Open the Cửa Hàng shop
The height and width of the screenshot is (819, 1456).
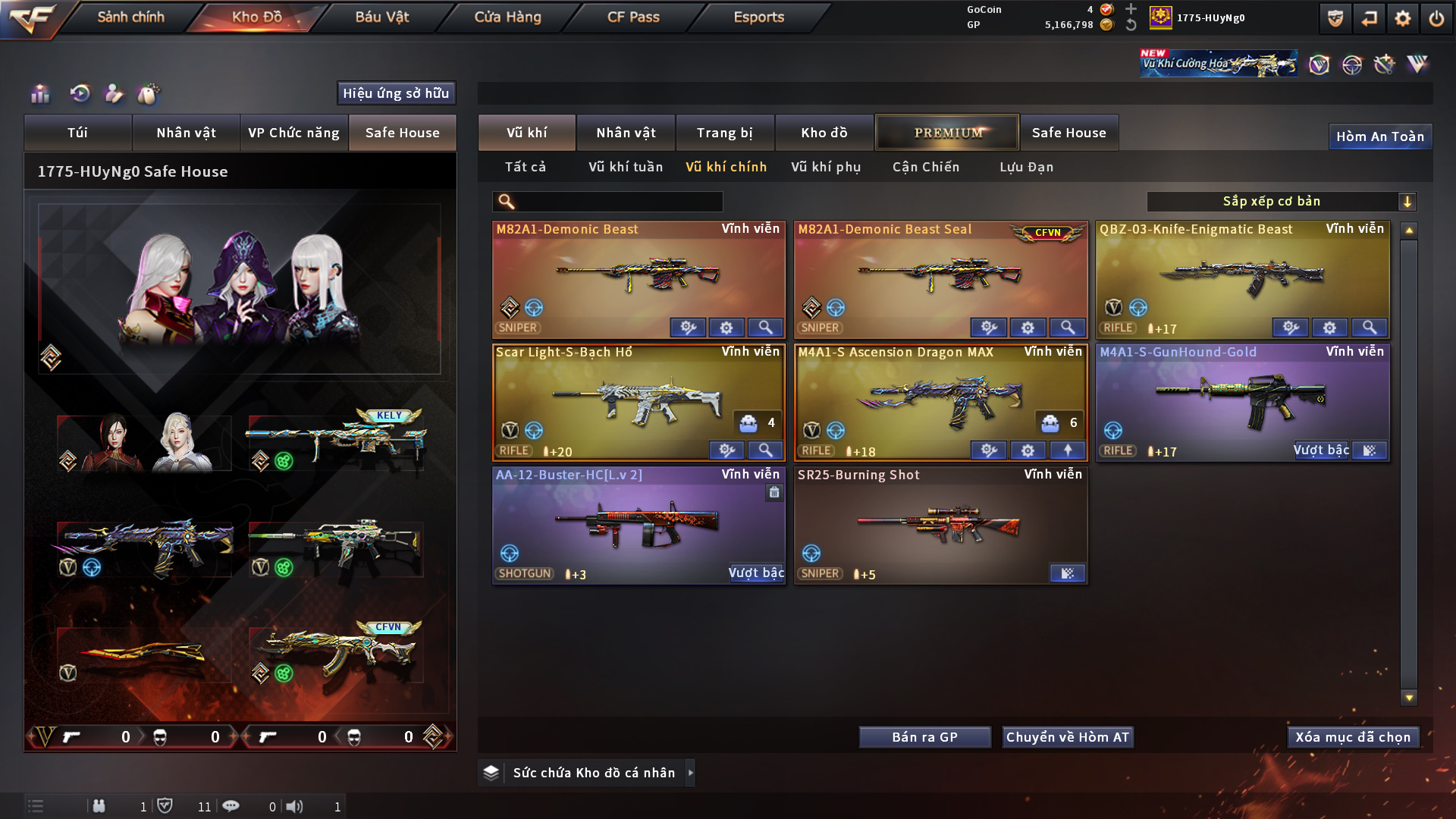pyautogui.click(x=507, y=17)
